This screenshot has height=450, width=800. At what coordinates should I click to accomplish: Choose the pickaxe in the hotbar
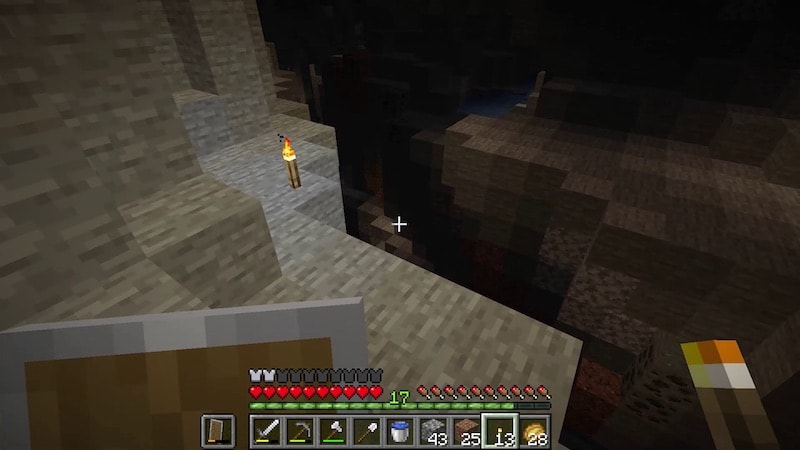coord(299,431)
